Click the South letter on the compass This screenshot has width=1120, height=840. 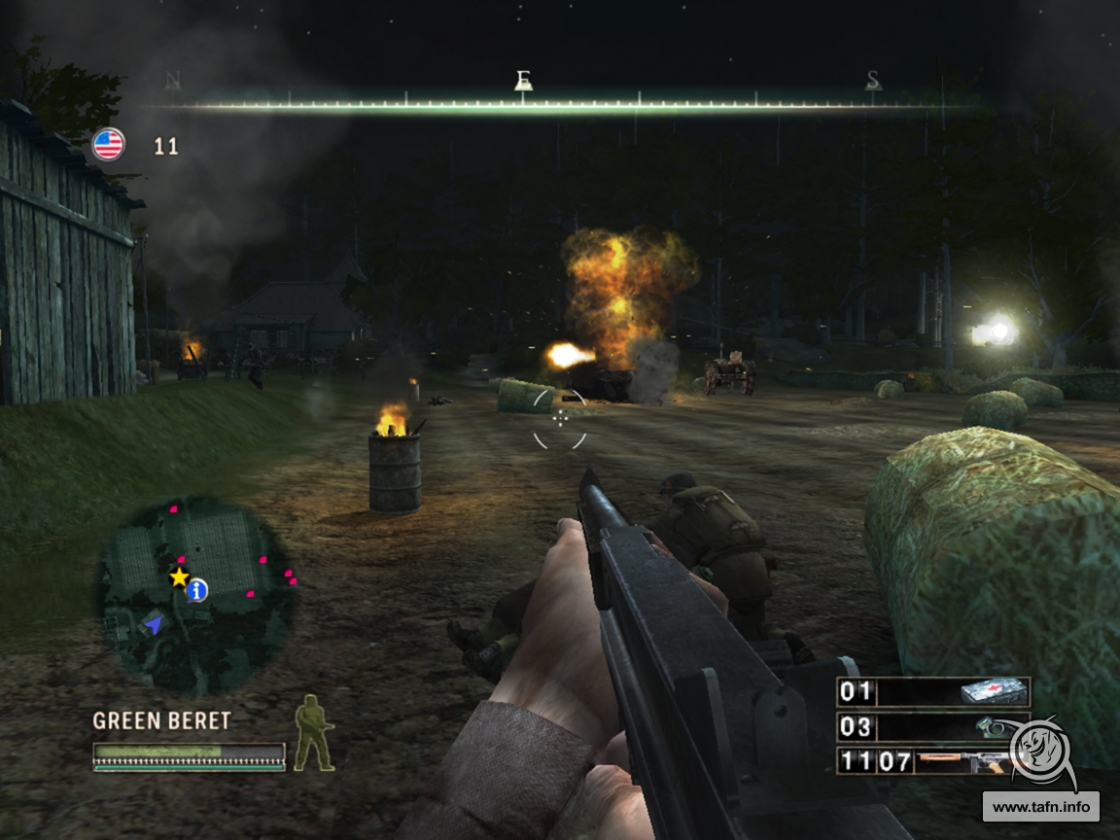873,81
